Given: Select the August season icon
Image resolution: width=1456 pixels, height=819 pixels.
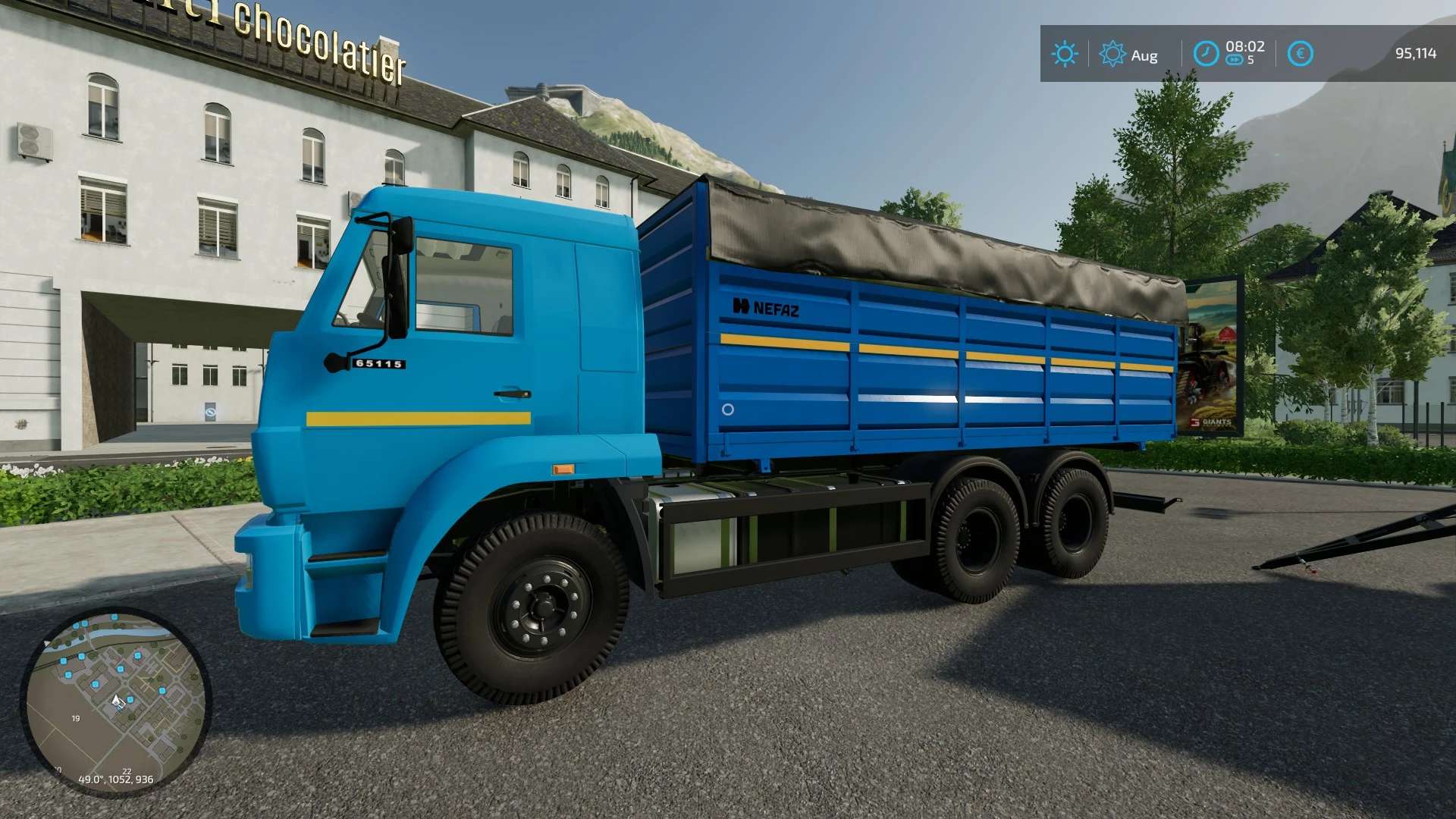Looking at the screenshot, I should point(1112,54).
